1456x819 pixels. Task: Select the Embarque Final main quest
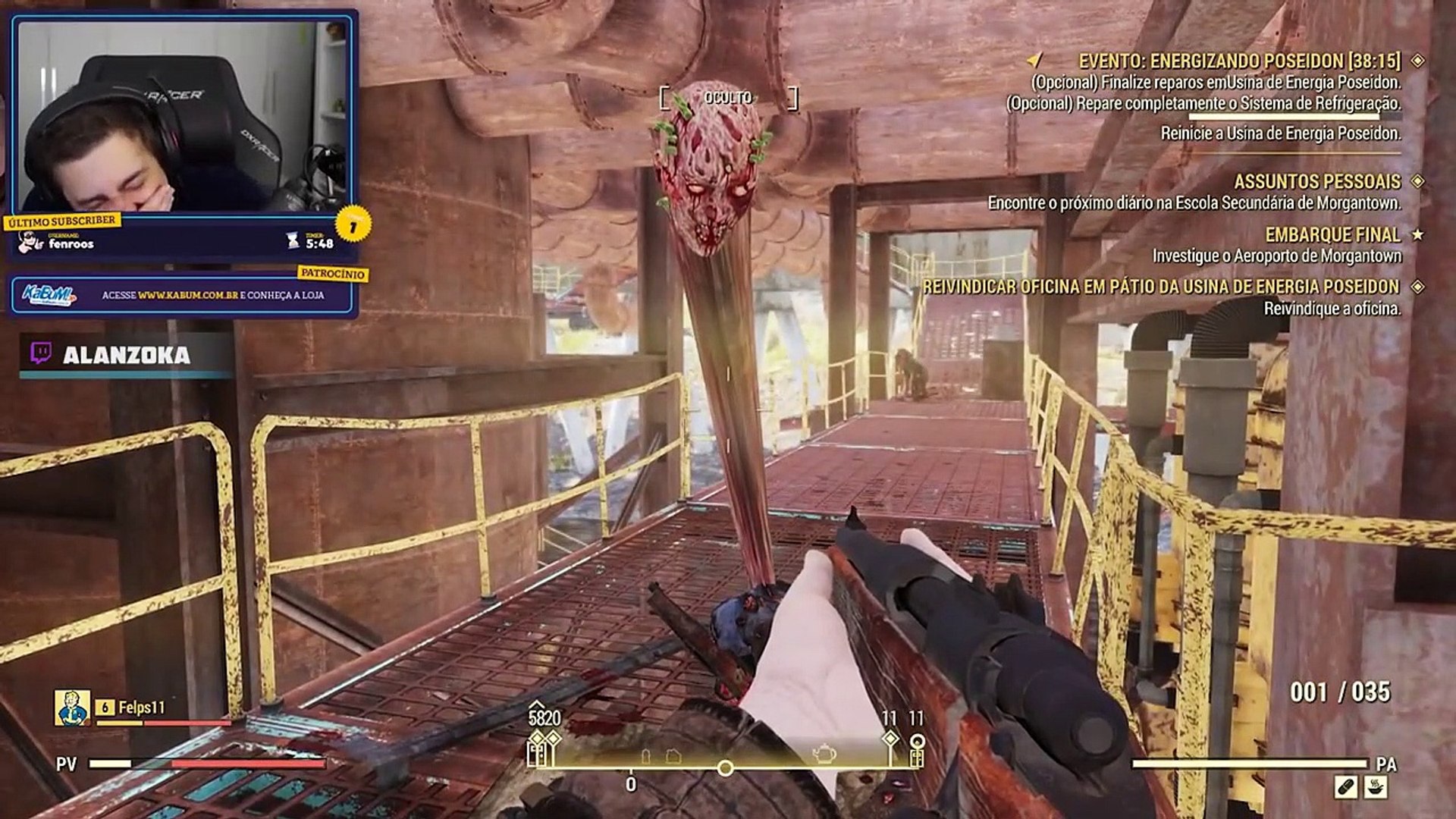pyautogui.click(x=1332, y=235)
